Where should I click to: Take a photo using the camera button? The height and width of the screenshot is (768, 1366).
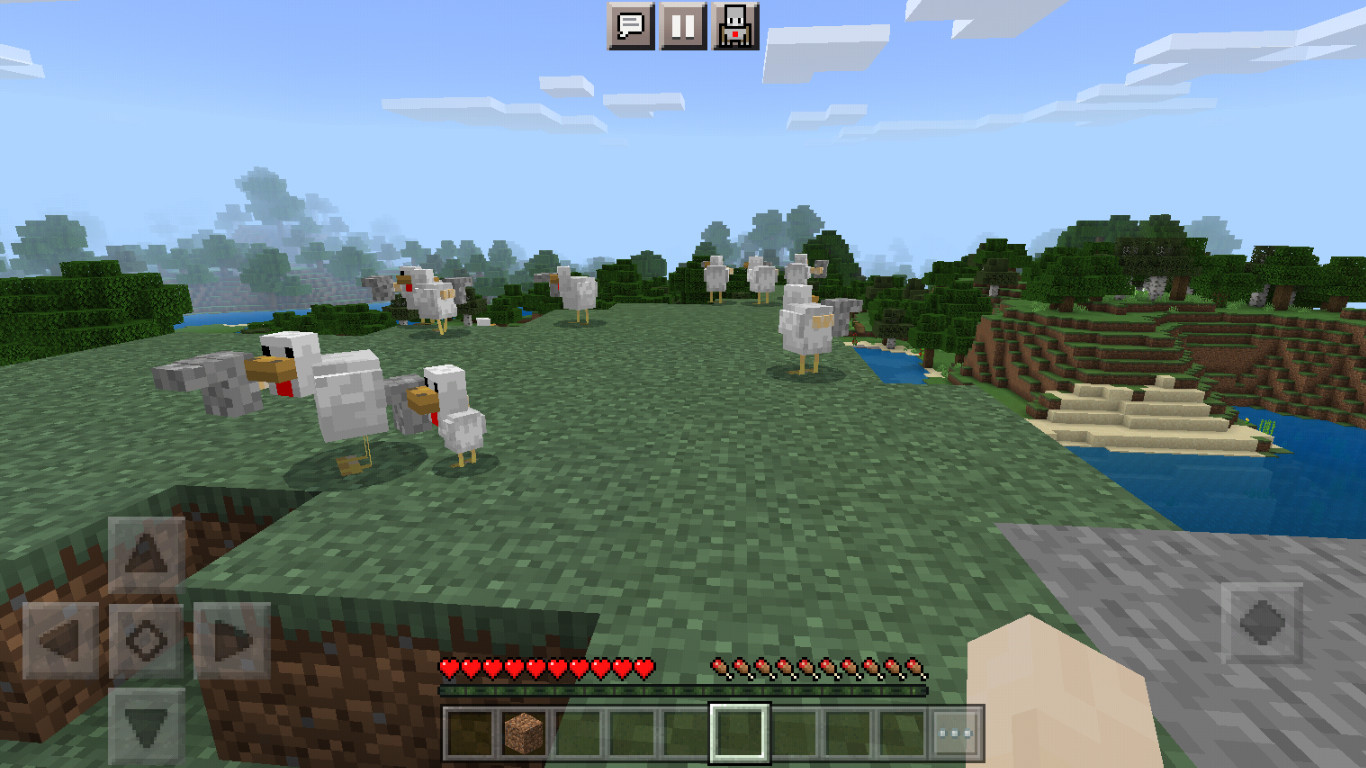[x=734, y=26]
